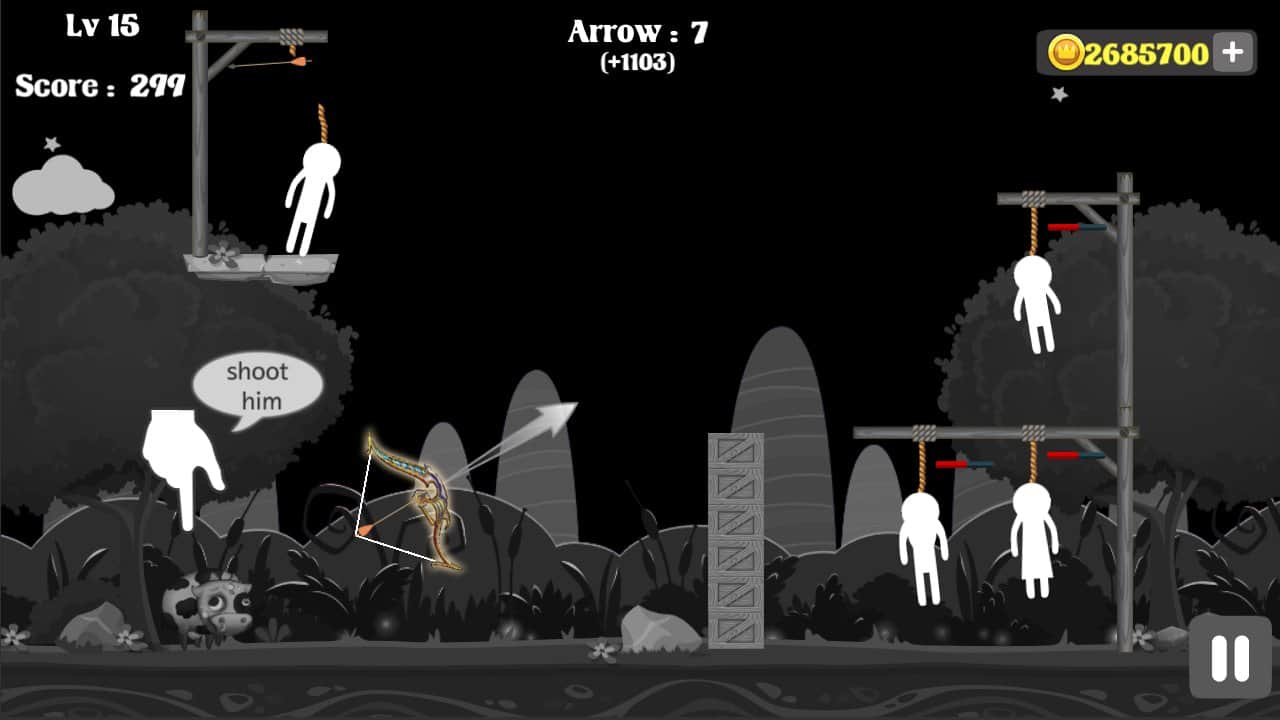This screenshot has height=720, width=1280.
Task: Click the health bar on the top-right gallows
Action: click(x=1078, y=226)
